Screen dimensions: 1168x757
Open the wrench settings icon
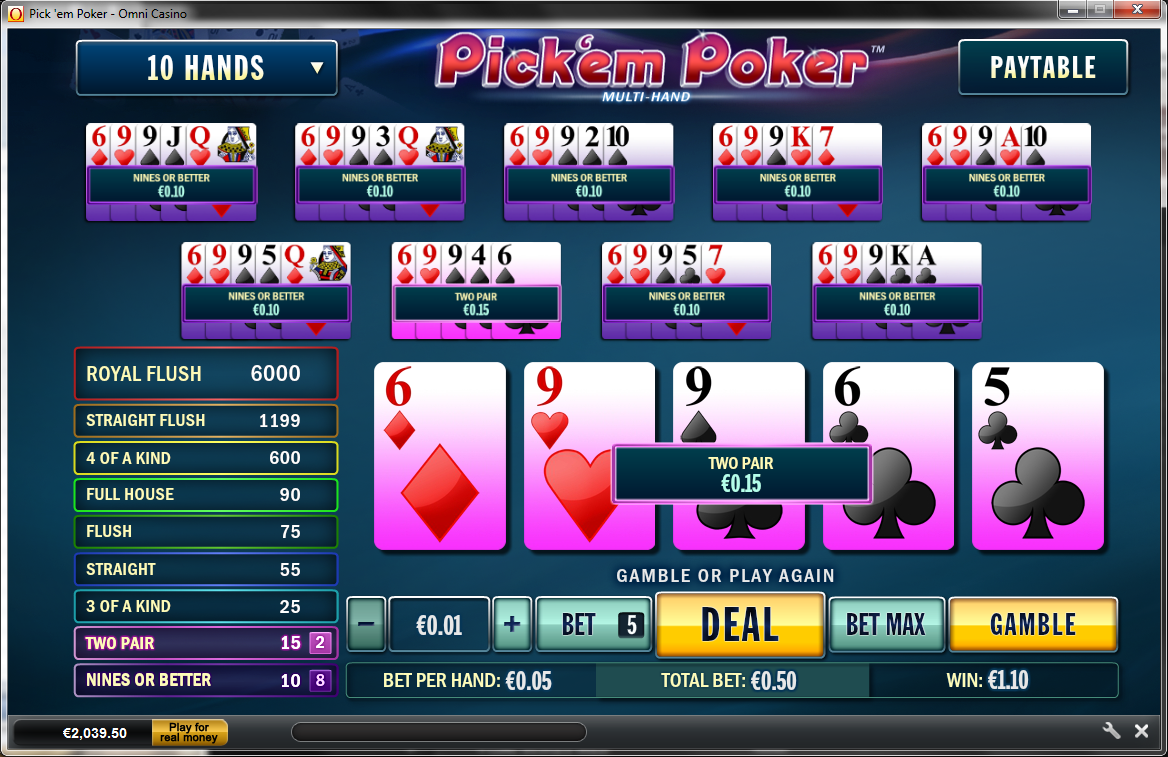(1111, 731)
